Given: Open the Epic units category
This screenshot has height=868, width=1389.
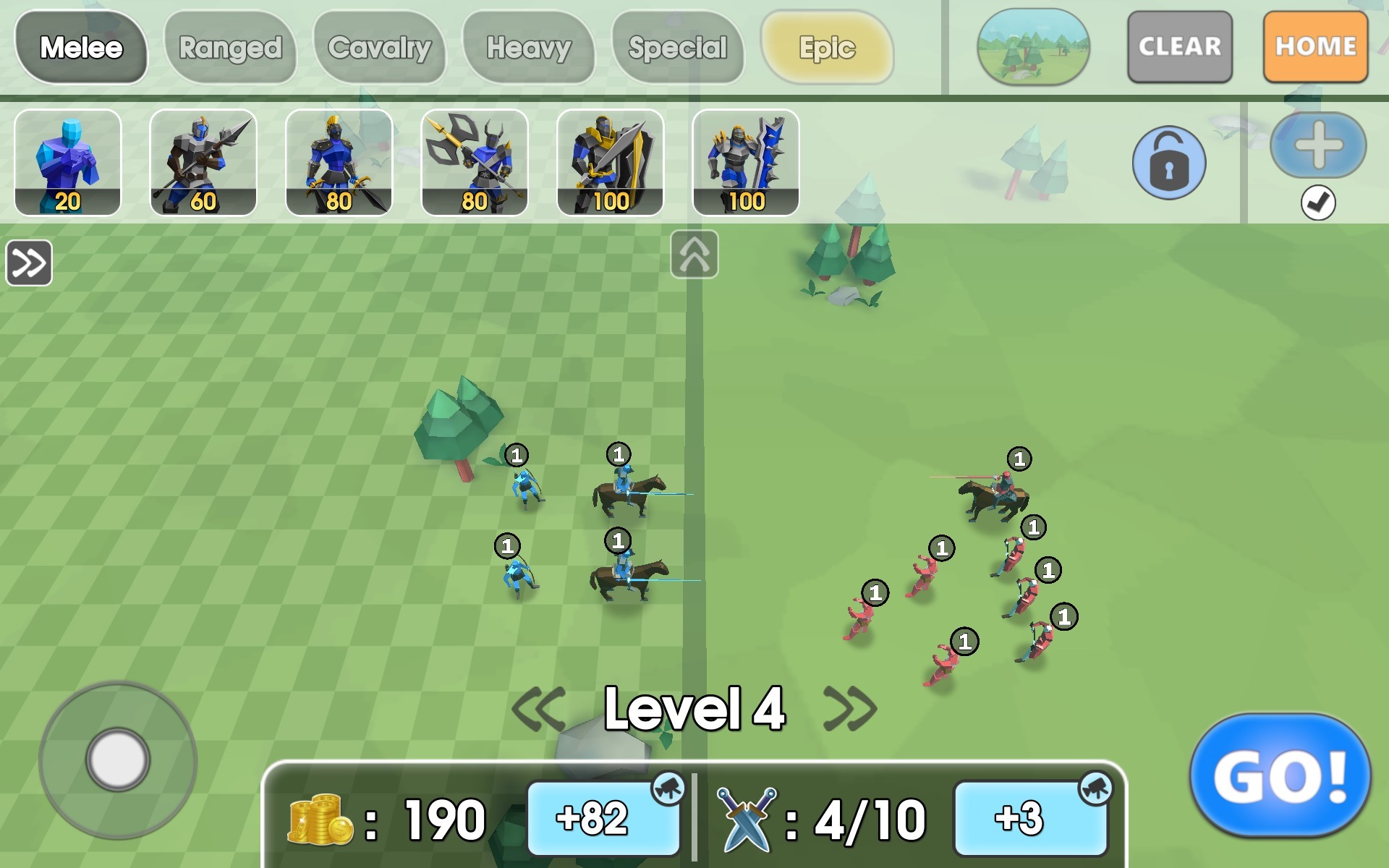Looking at the screenshot, I should coord(828,49).
